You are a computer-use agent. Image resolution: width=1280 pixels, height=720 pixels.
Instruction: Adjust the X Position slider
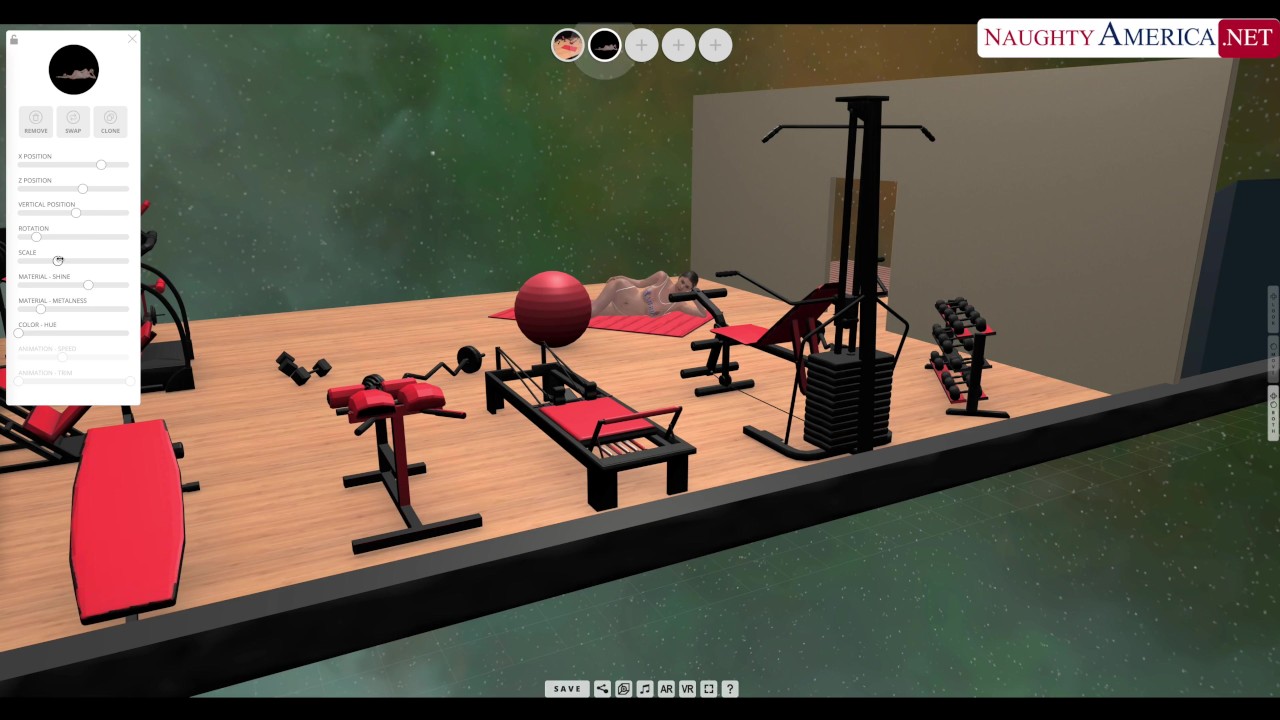click(101, 164)
